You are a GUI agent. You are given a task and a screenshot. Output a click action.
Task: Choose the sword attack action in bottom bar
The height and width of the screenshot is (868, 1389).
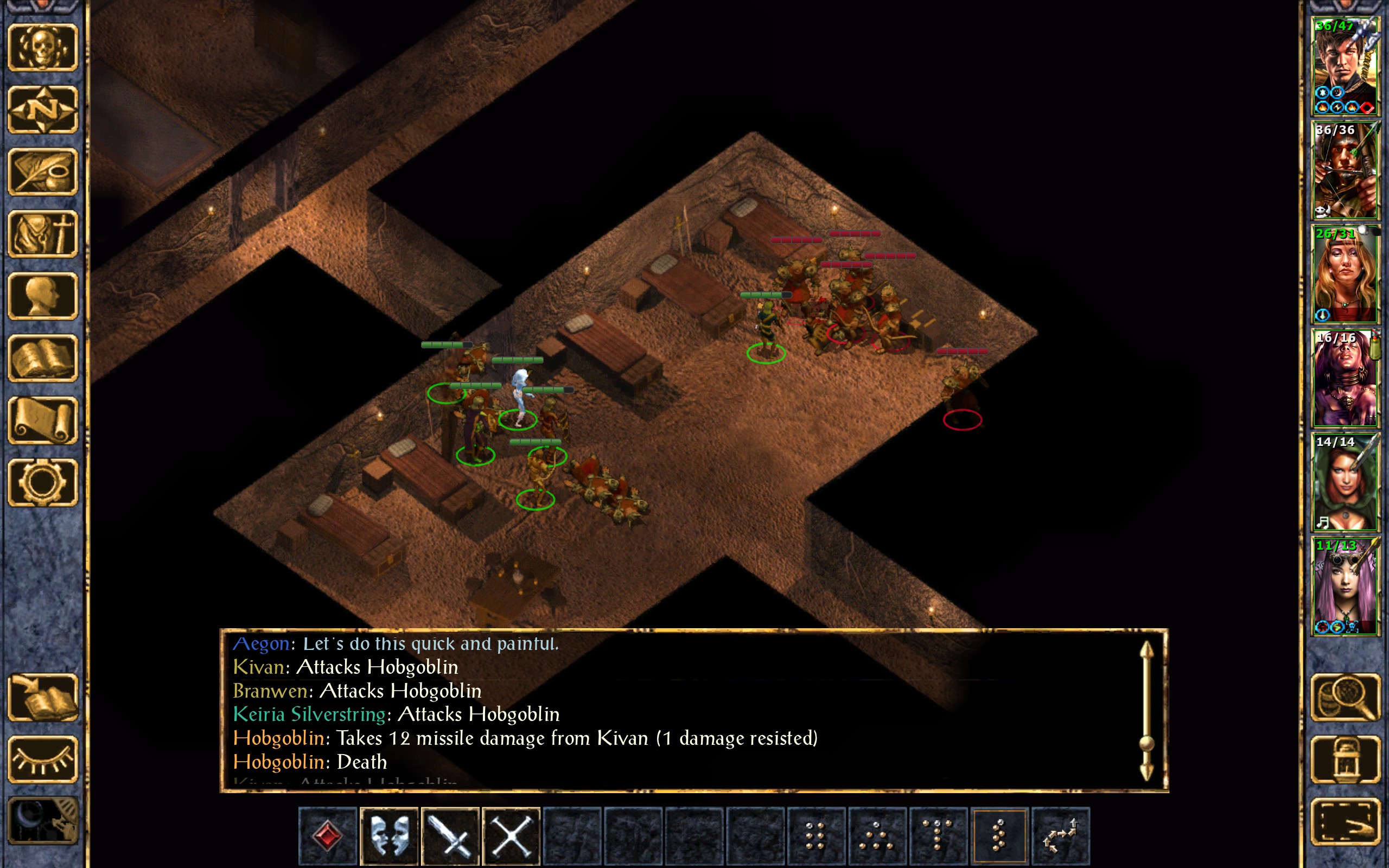pos(450,835)
